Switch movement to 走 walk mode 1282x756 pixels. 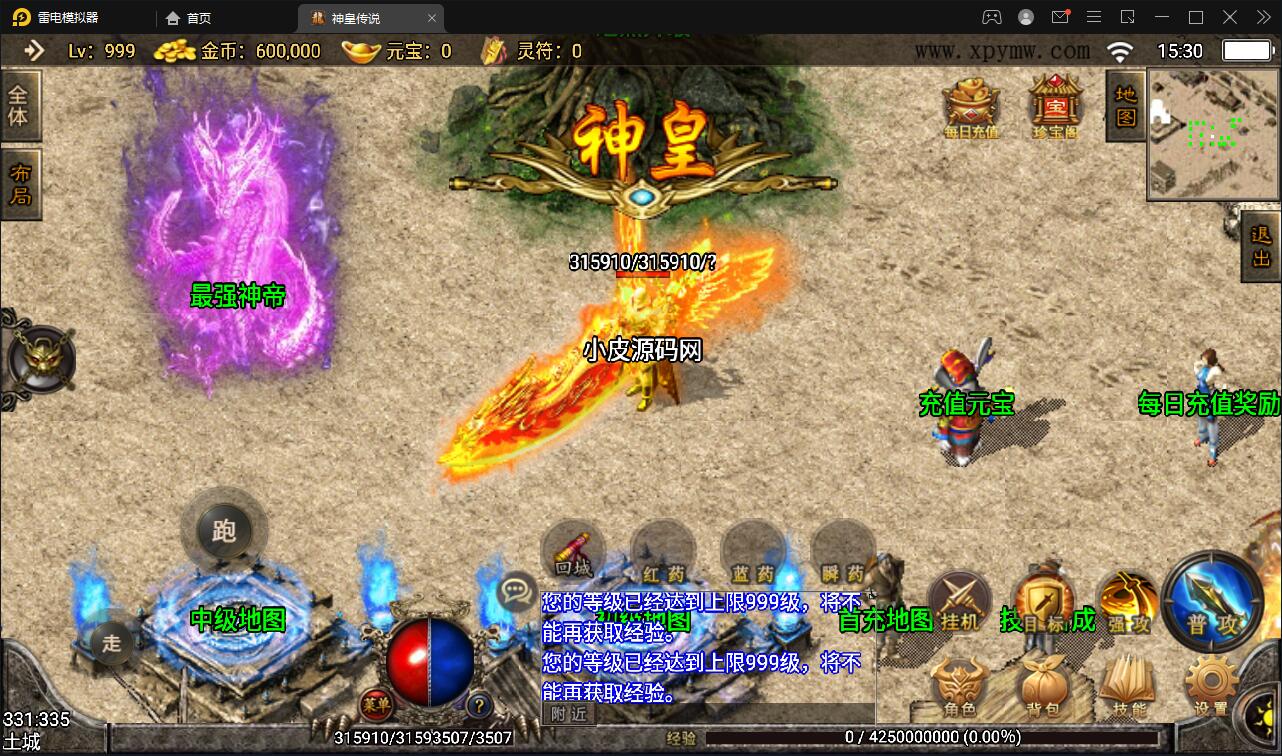pos(110,645)
